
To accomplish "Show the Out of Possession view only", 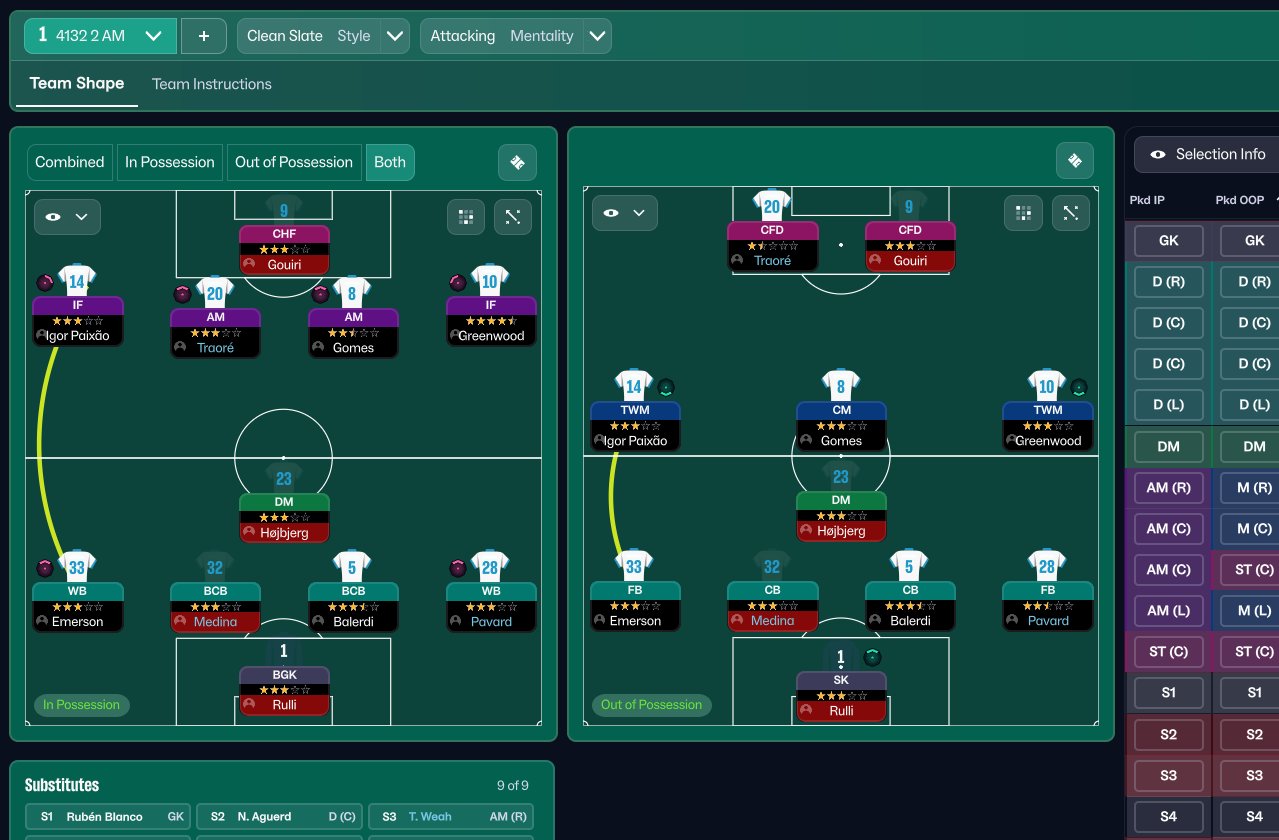I will point(294,162).
